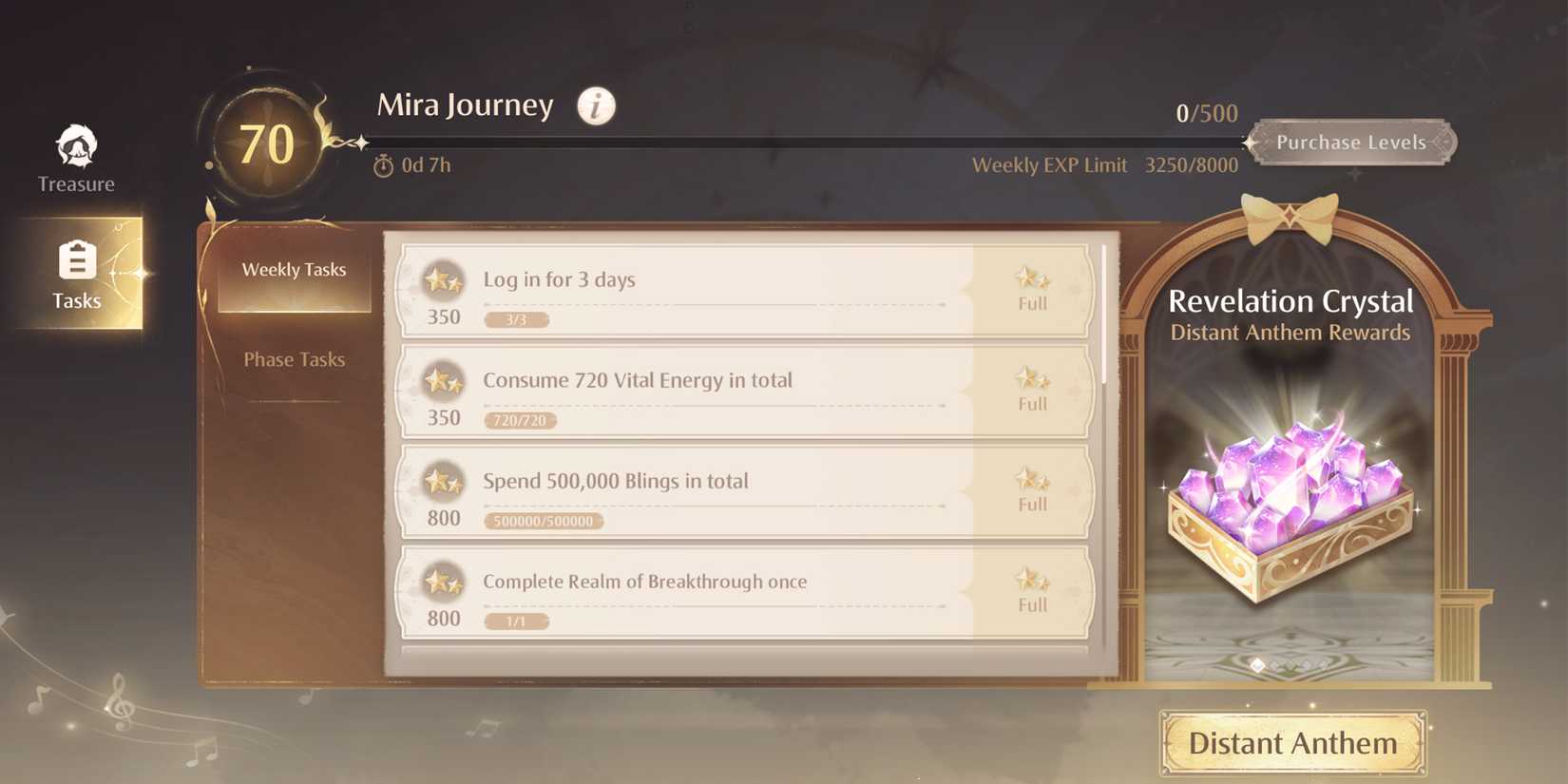Open Distant Anthem rewards
Viewport: 1568px width, 784px height.
[1291, 744]
